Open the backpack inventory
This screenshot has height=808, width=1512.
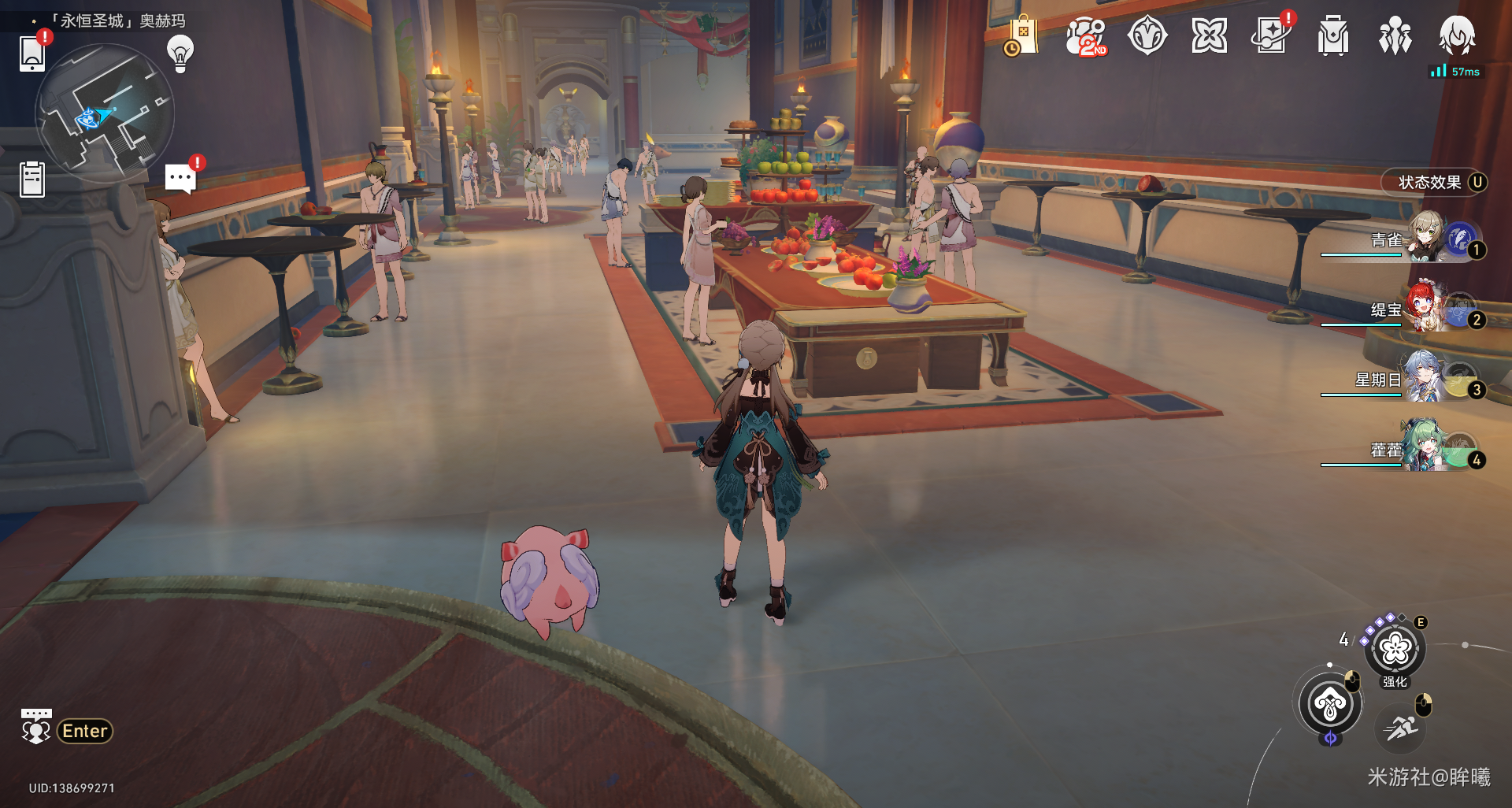tap(1332, 37)
